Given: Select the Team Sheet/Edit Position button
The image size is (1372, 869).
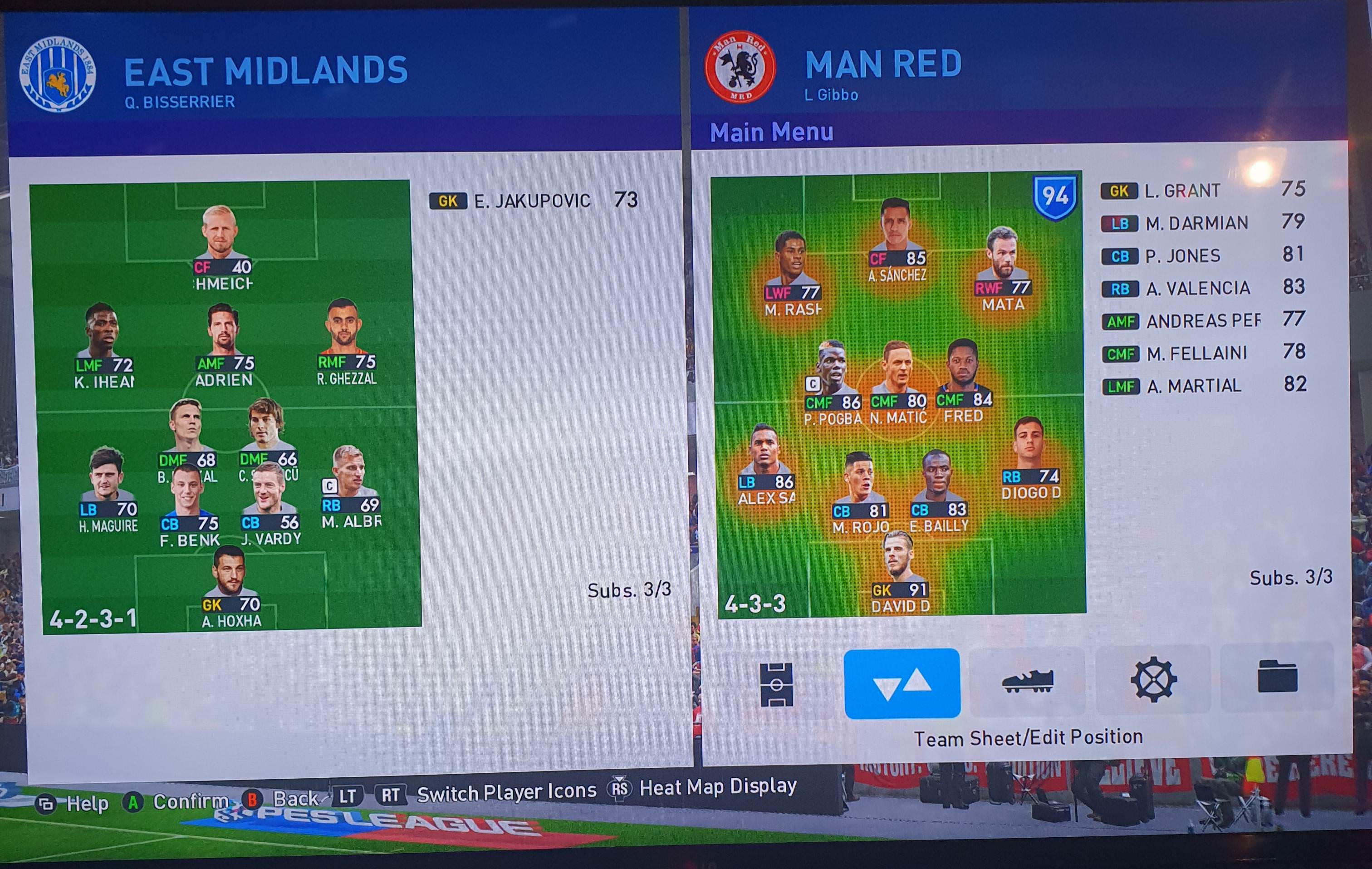Looking at the screenshot, I should point(902,684).
